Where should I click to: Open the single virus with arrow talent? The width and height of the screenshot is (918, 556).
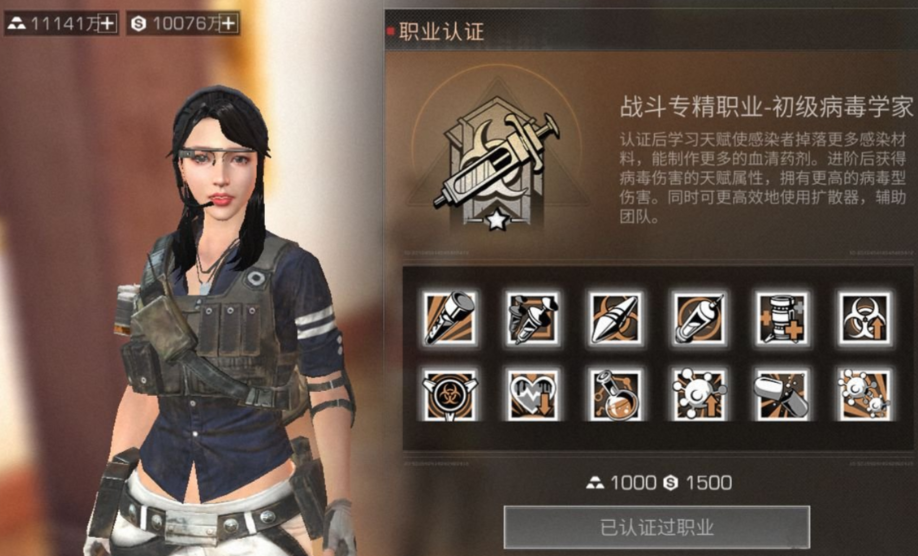coord(699,395)
